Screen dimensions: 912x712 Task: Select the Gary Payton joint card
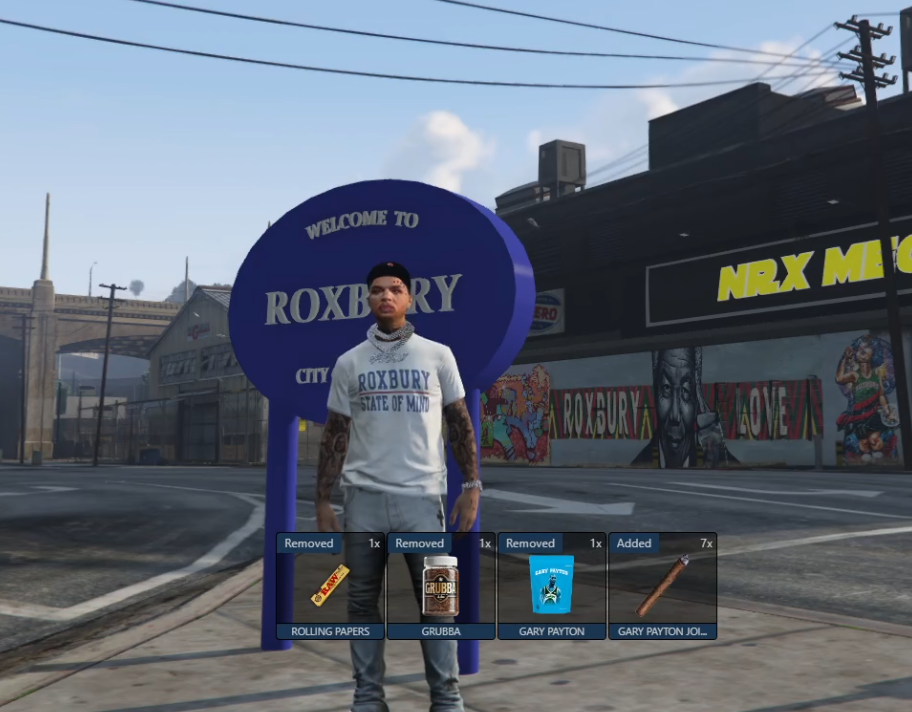(x=662, y=587)
